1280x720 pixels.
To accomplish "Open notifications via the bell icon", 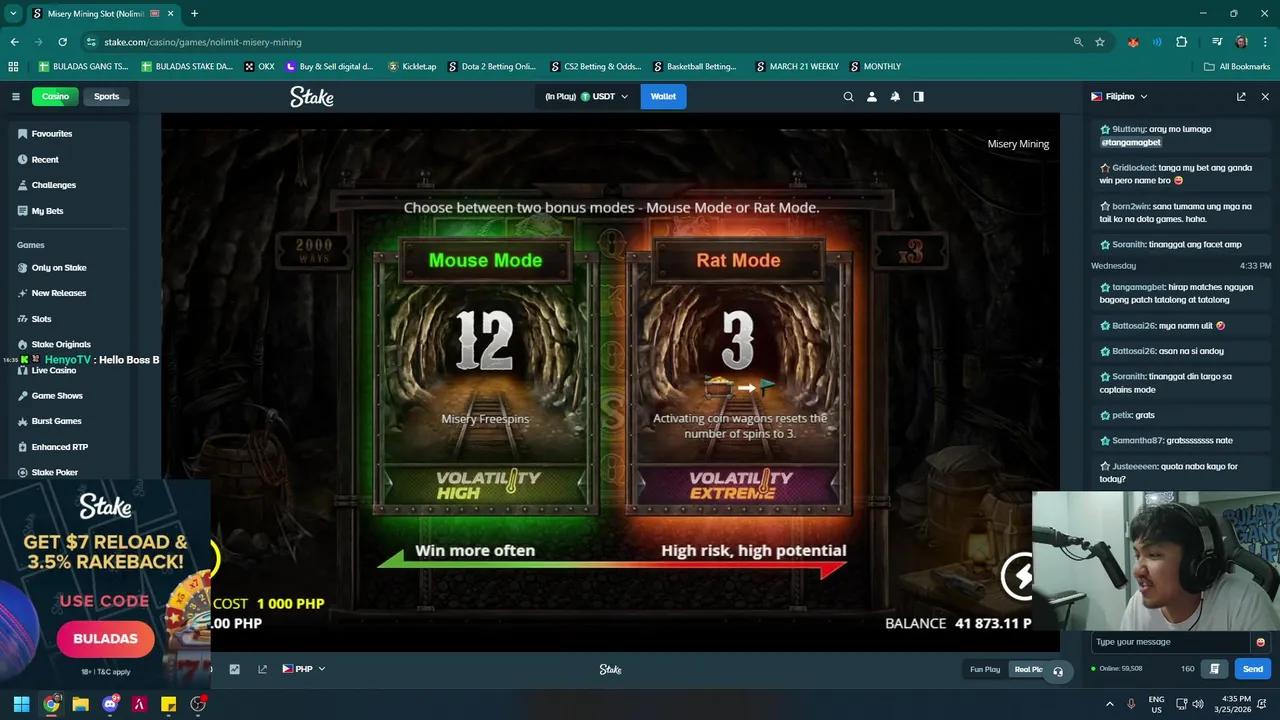I will [895, 96].
